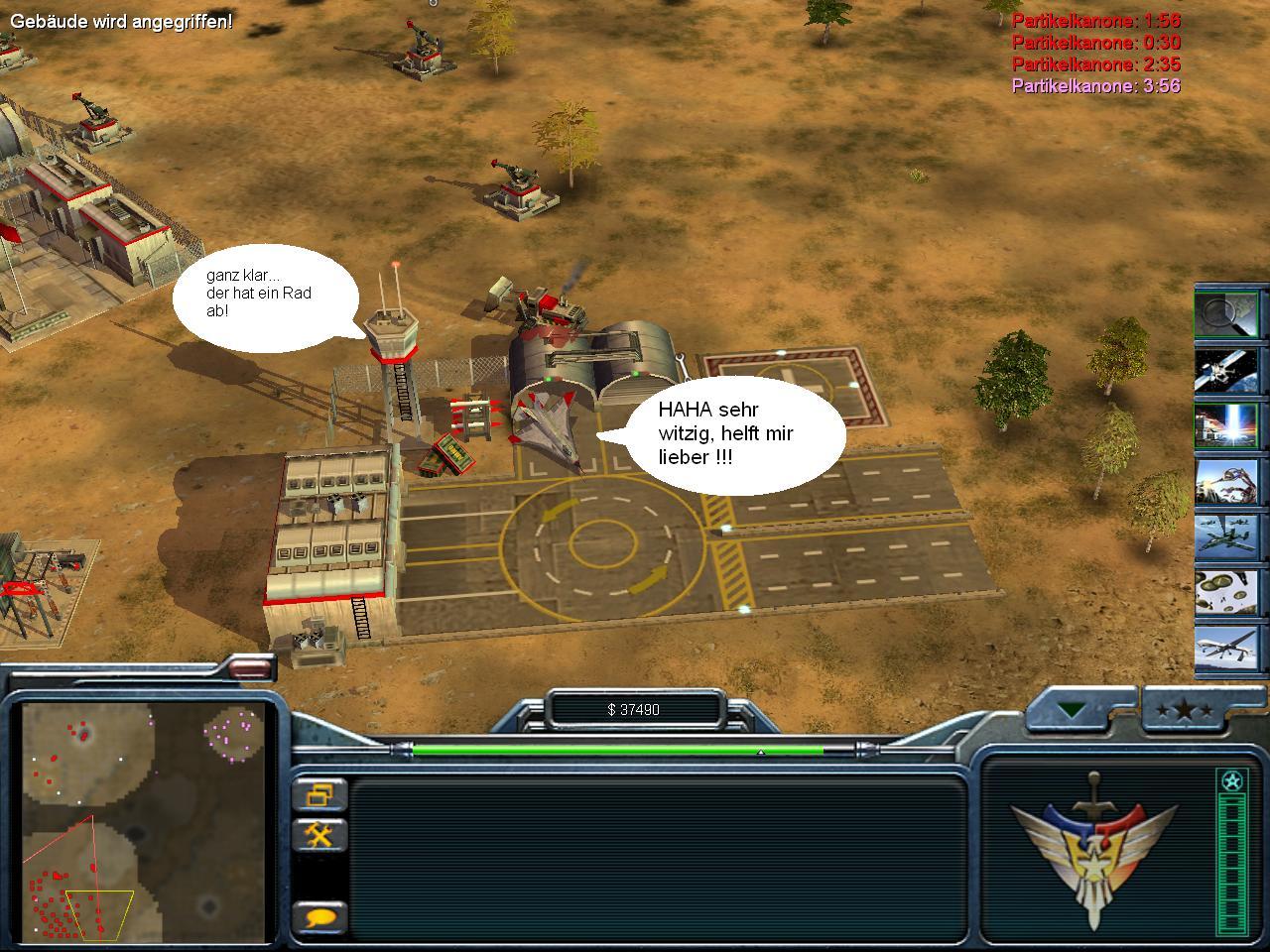The width and height of the screenshot is (1270, 952).
Task: Activate the magnifying glass scan power
Action: click(x=1226, y=314)
